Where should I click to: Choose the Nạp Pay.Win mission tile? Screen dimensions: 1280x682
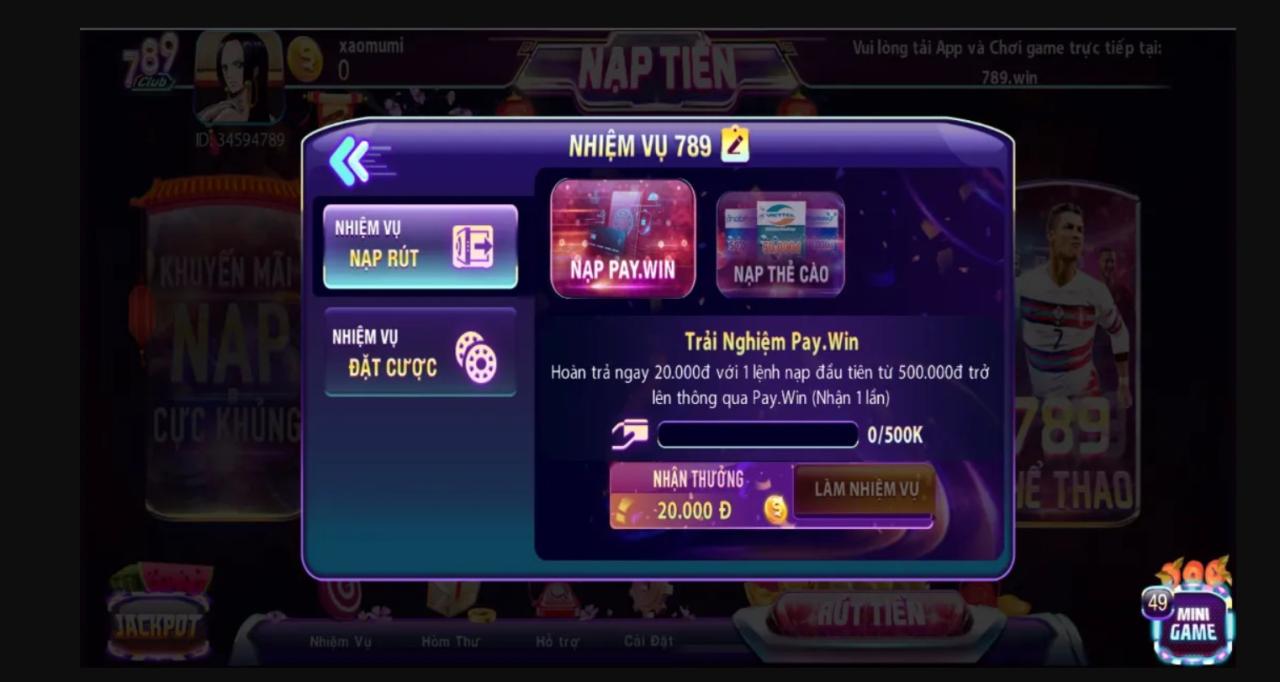[623, 238]
